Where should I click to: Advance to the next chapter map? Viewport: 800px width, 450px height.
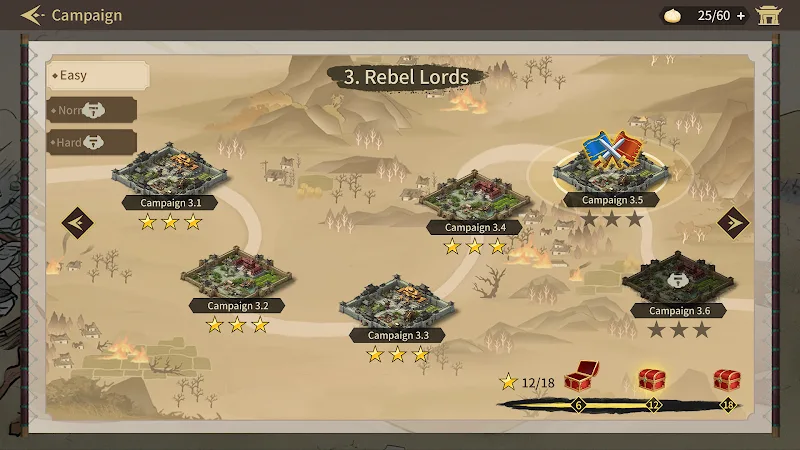[x=732, y=222]
